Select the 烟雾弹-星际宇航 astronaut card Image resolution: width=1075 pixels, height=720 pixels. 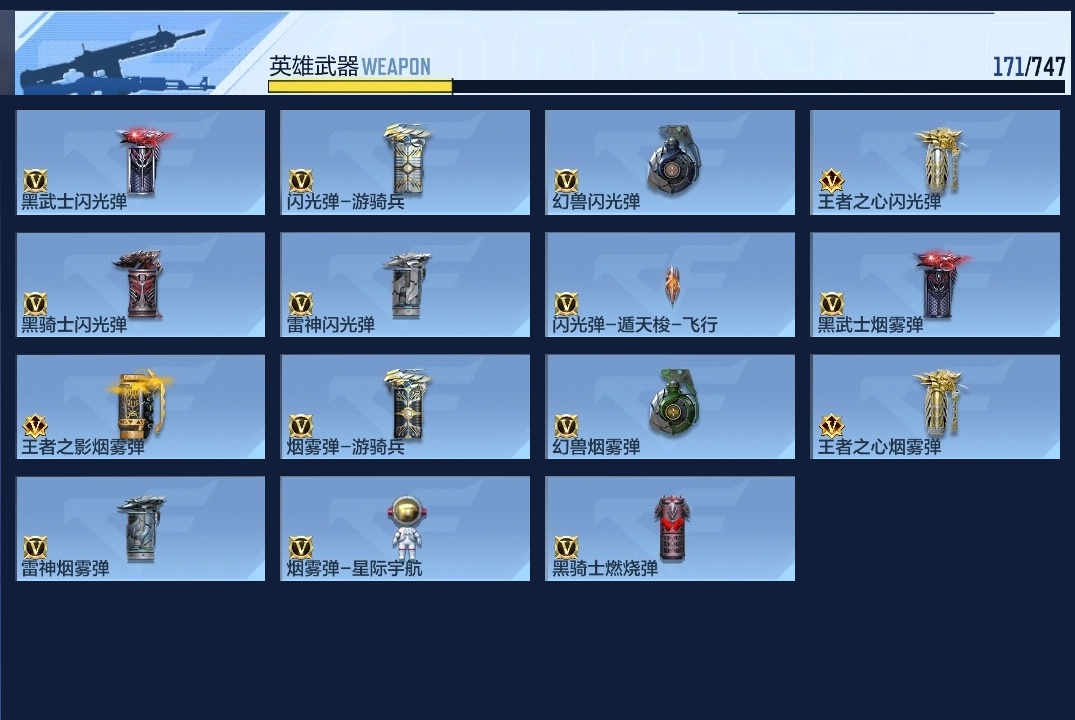405,529
